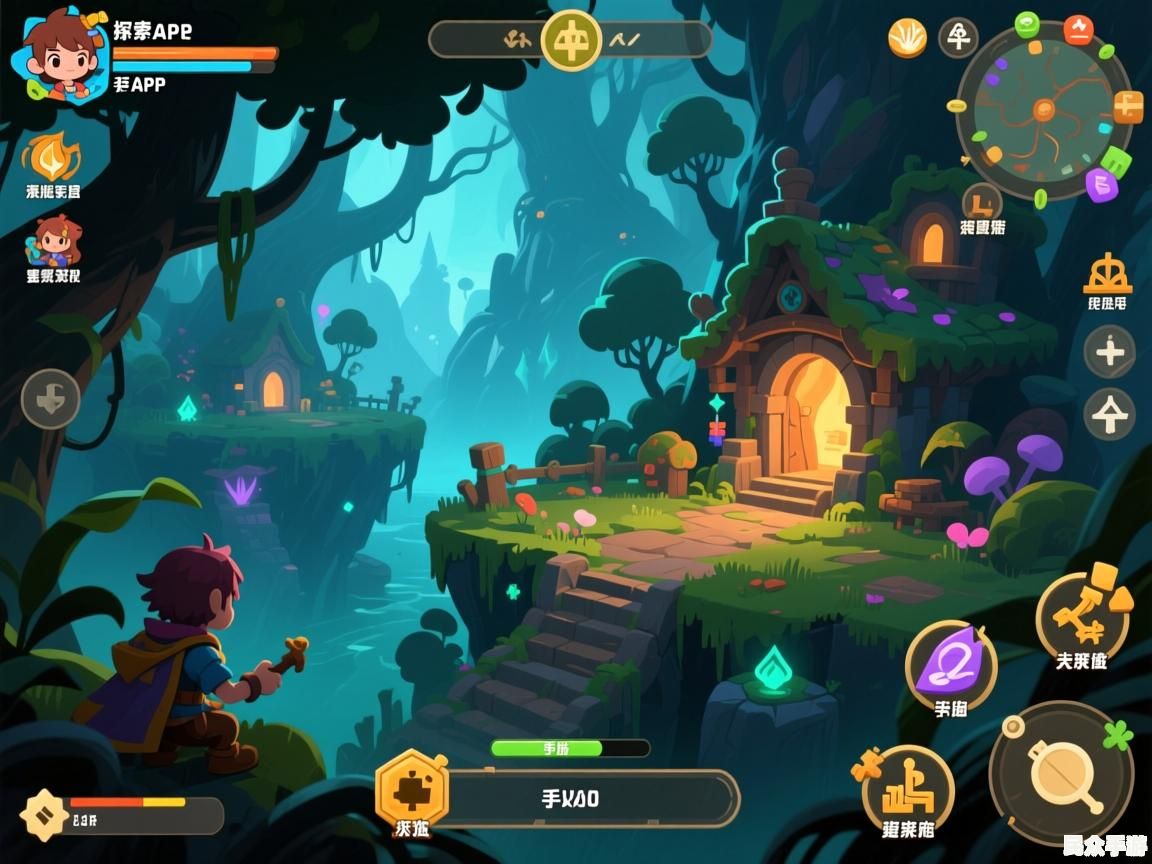Click the round plus button
This screenshot has width=1152, height=864.
pyautogui.click(x=1110, y=352)
